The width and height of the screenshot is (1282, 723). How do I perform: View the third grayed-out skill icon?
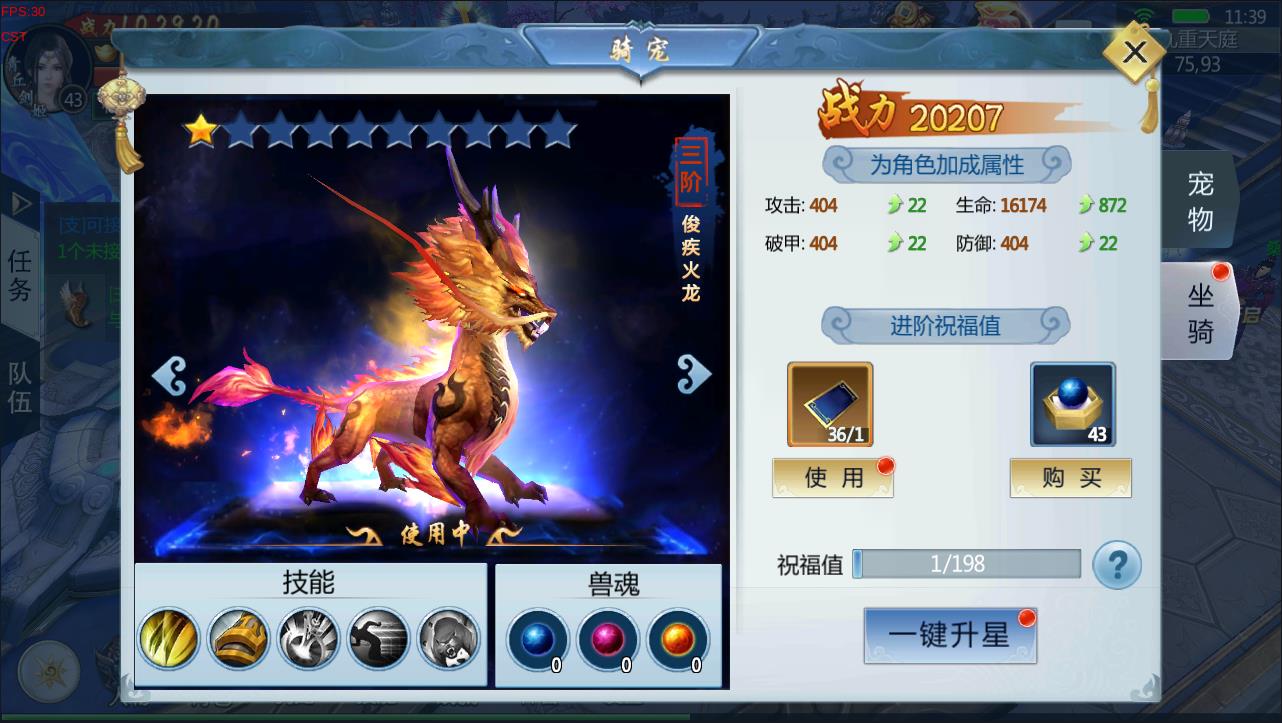[307, 640]
